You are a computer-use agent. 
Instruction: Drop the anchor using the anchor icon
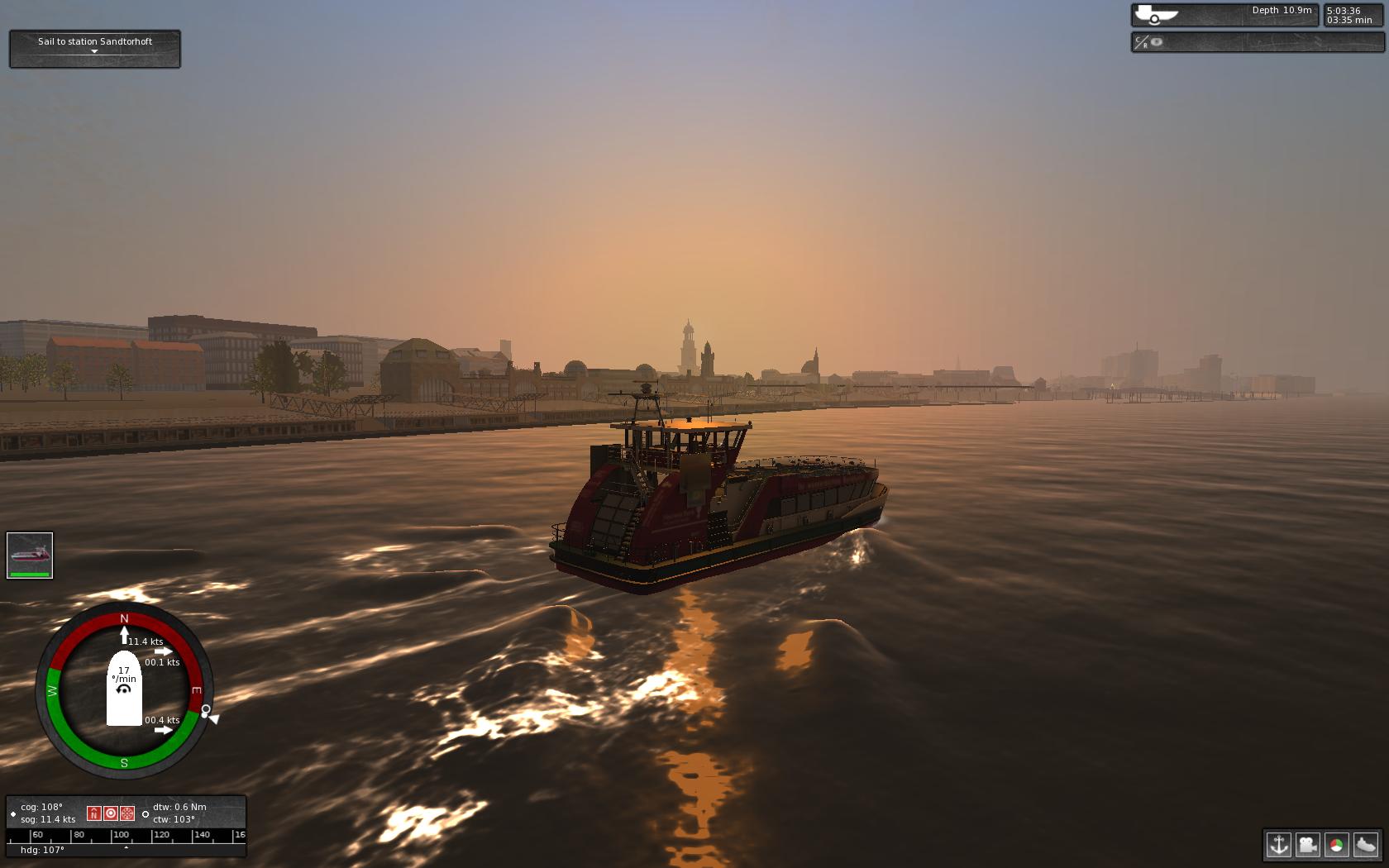(1279, 847)
